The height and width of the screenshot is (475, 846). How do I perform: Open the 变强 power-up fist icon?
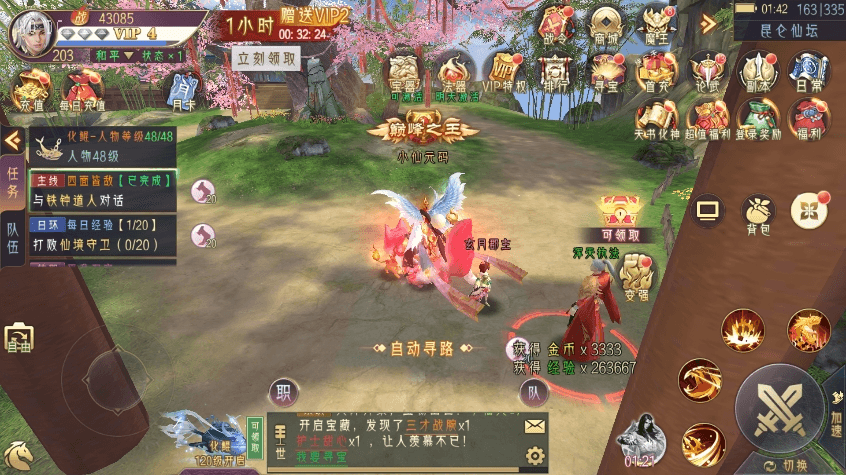tap(637, 277)
